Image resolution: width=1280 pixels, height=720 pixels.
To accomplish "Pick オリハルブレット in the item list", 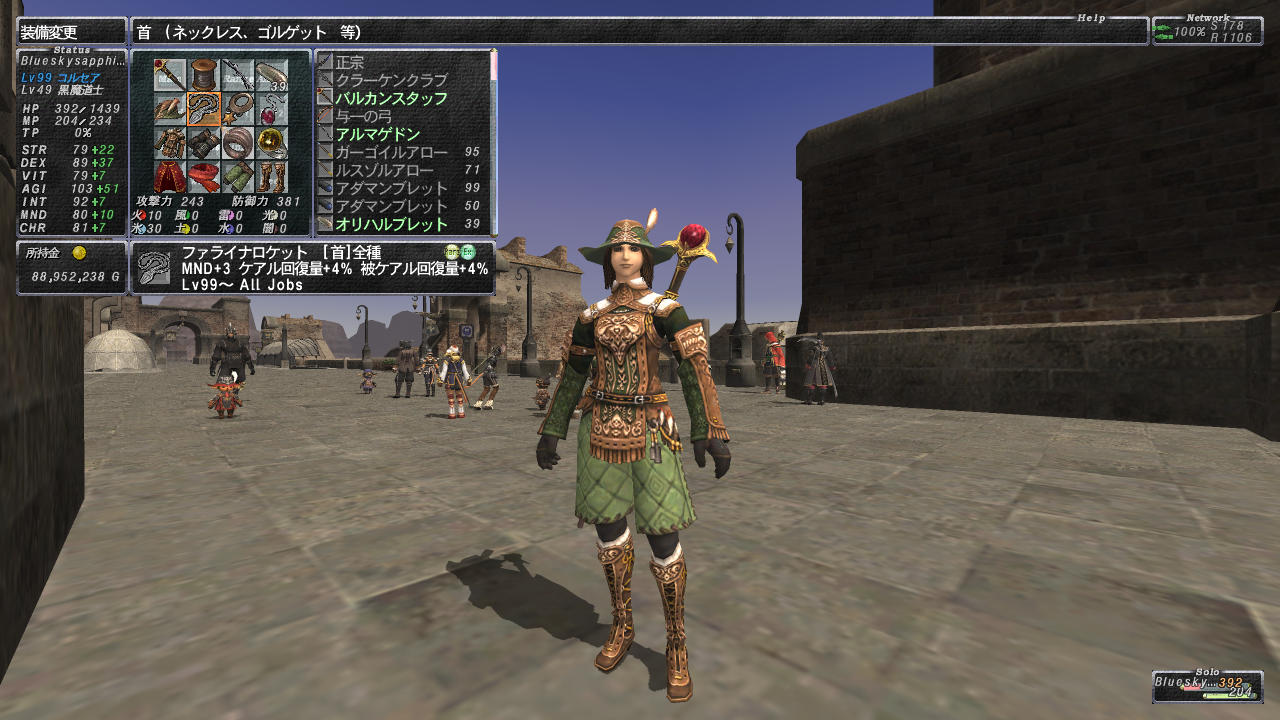I will click(391, 224).
